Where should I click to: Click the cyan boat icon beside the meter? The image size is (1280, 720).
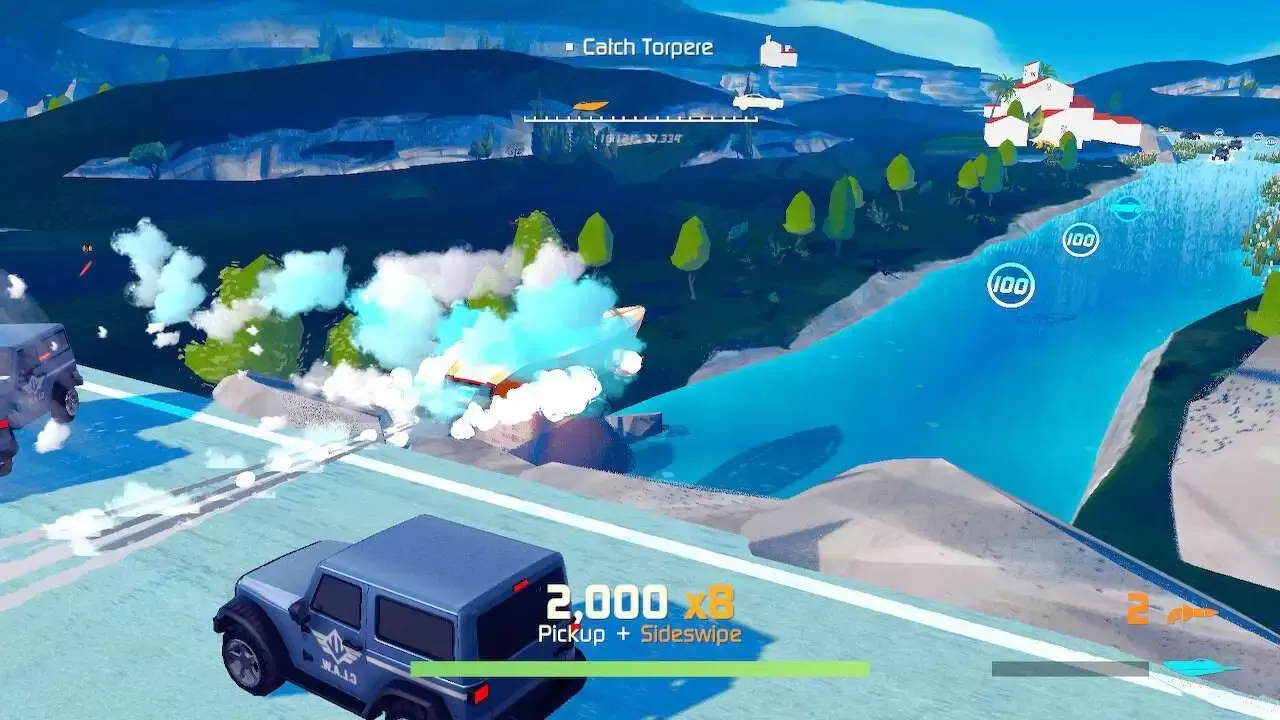pyautogui.click(x=1200, y=668)
